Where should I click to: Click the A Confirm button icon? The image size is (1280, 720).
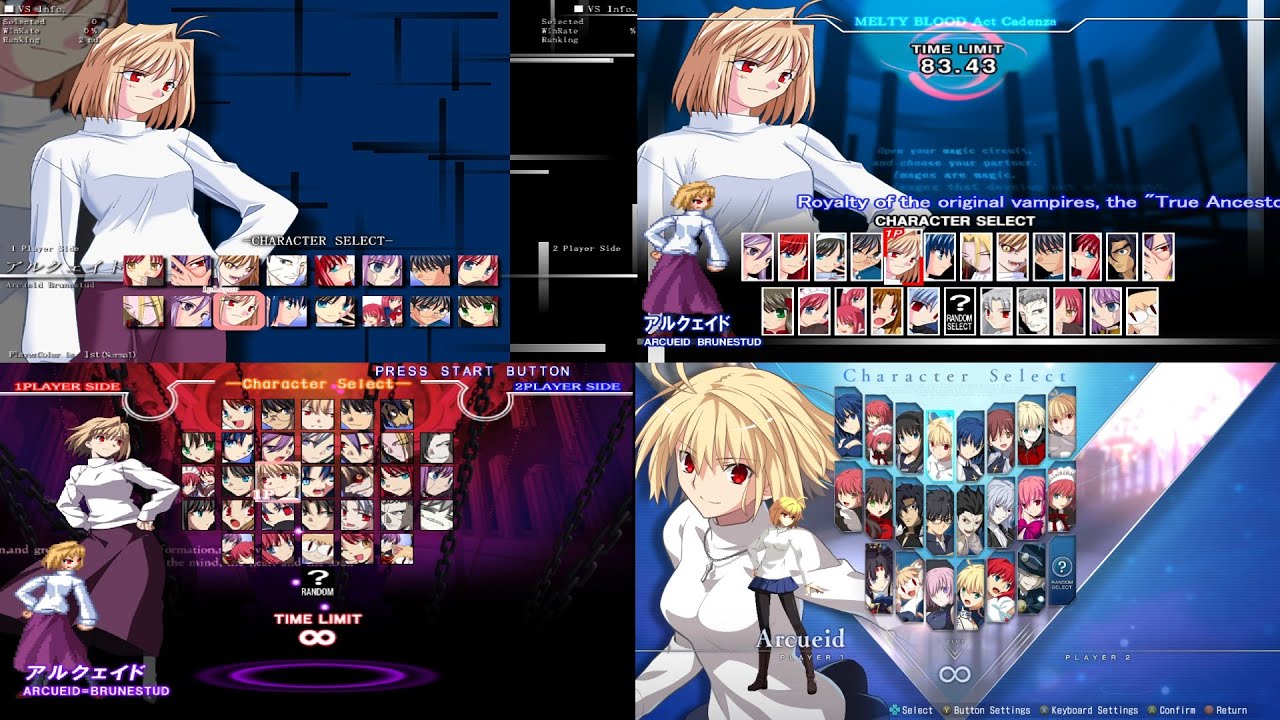point(1151,711)
